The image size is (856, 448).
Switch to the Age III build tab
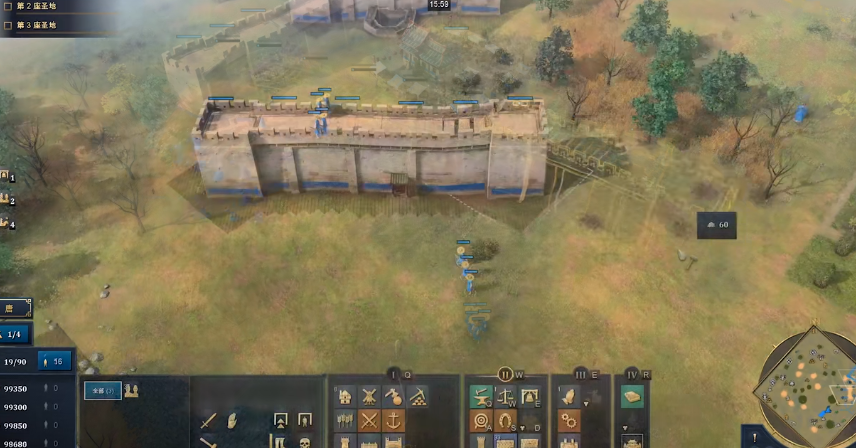pyautogui.click(x=580, y=374)
